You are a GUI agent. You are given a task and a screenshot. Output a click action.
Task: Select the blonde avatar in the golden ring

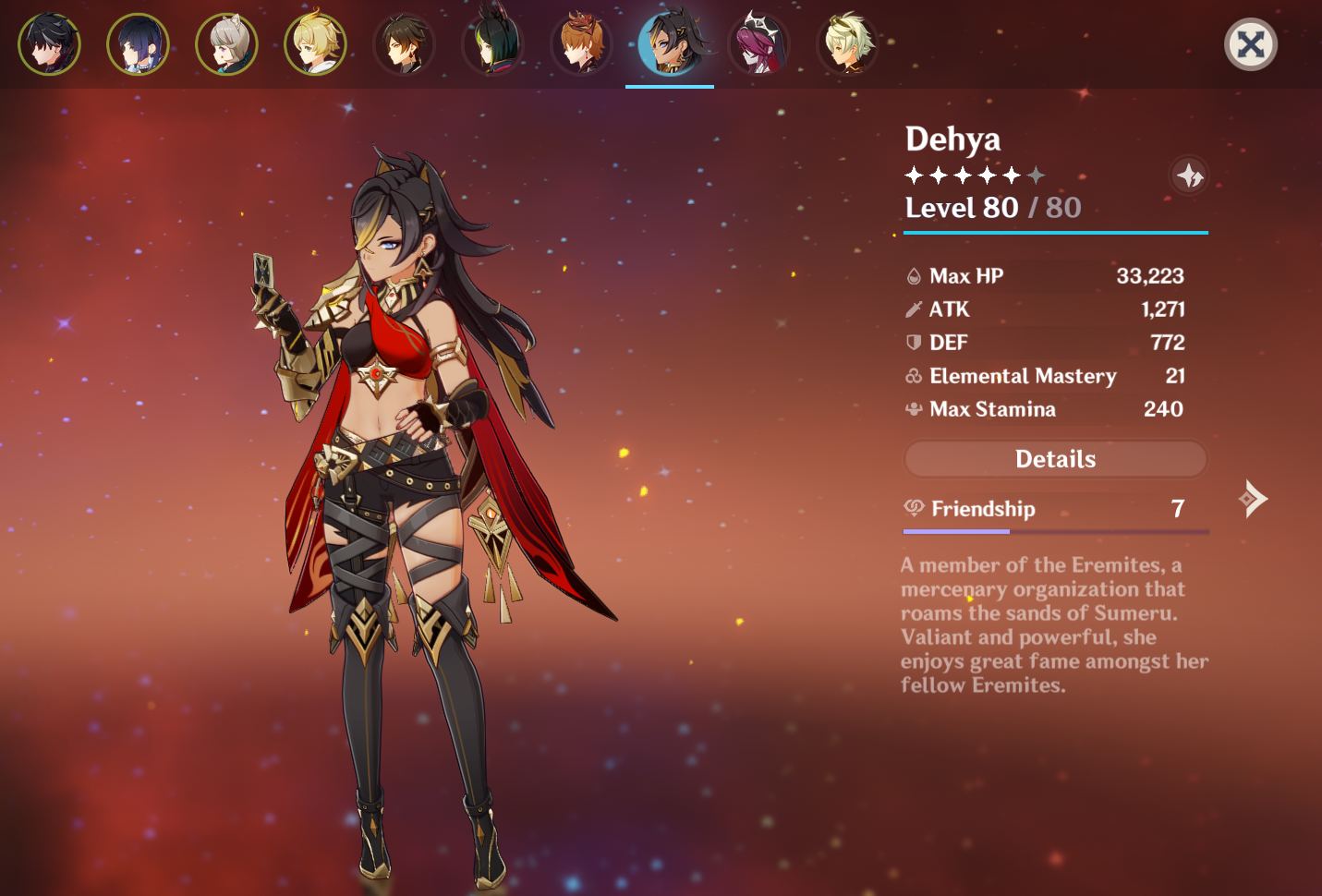point(315,43)
